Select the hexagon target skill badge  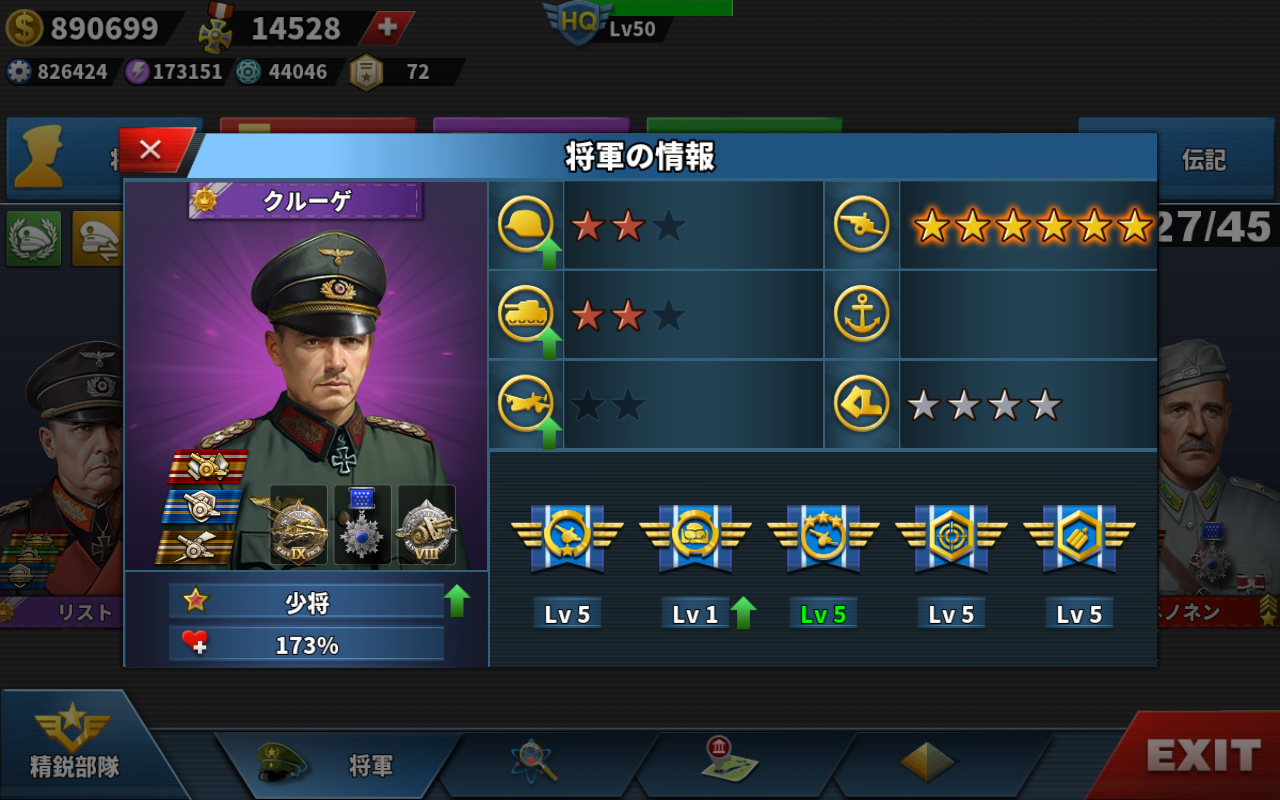[951, 538]
